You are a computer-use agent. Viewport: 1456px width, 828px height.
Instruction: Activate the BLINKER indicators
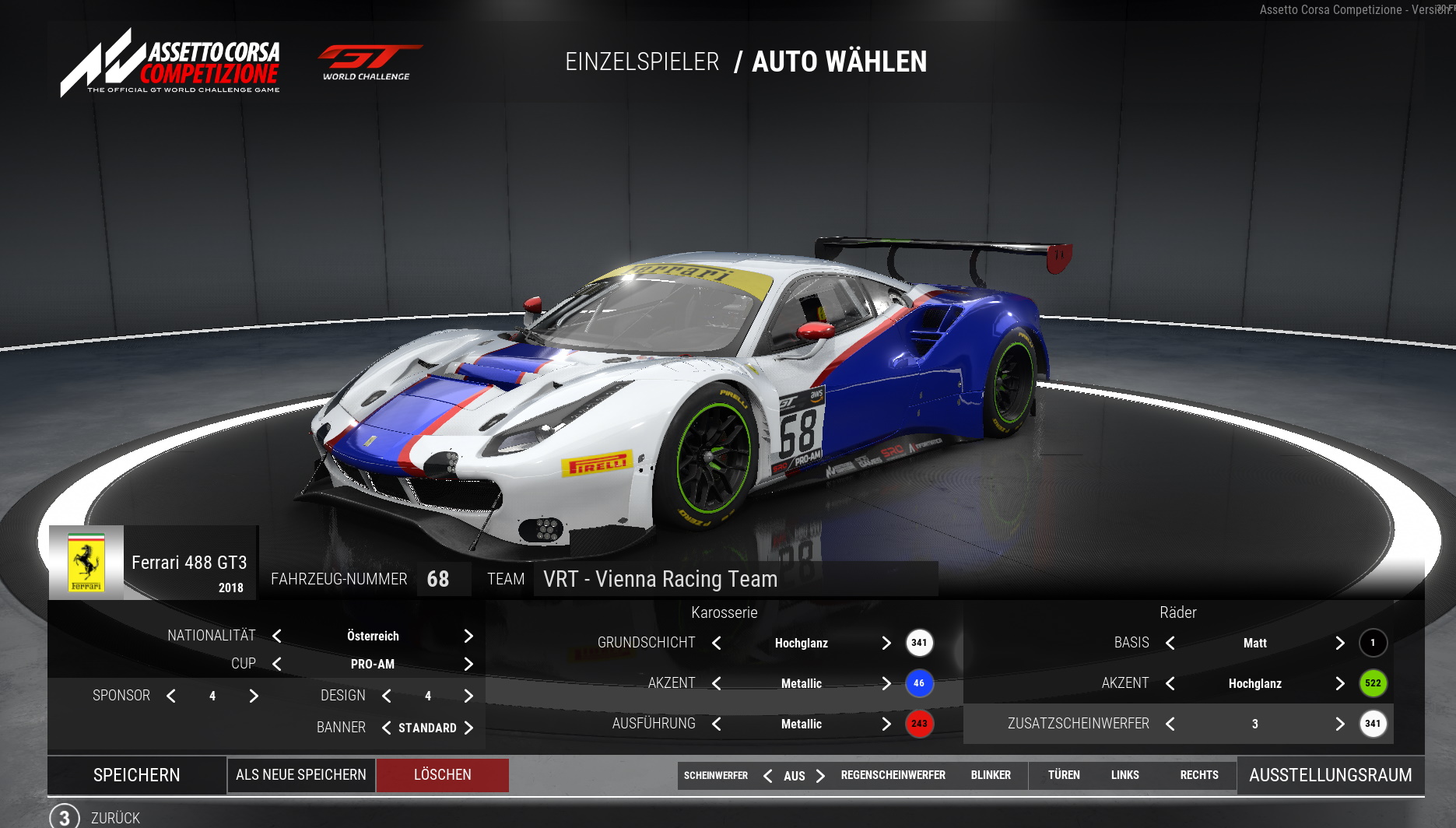pos(991,775)
